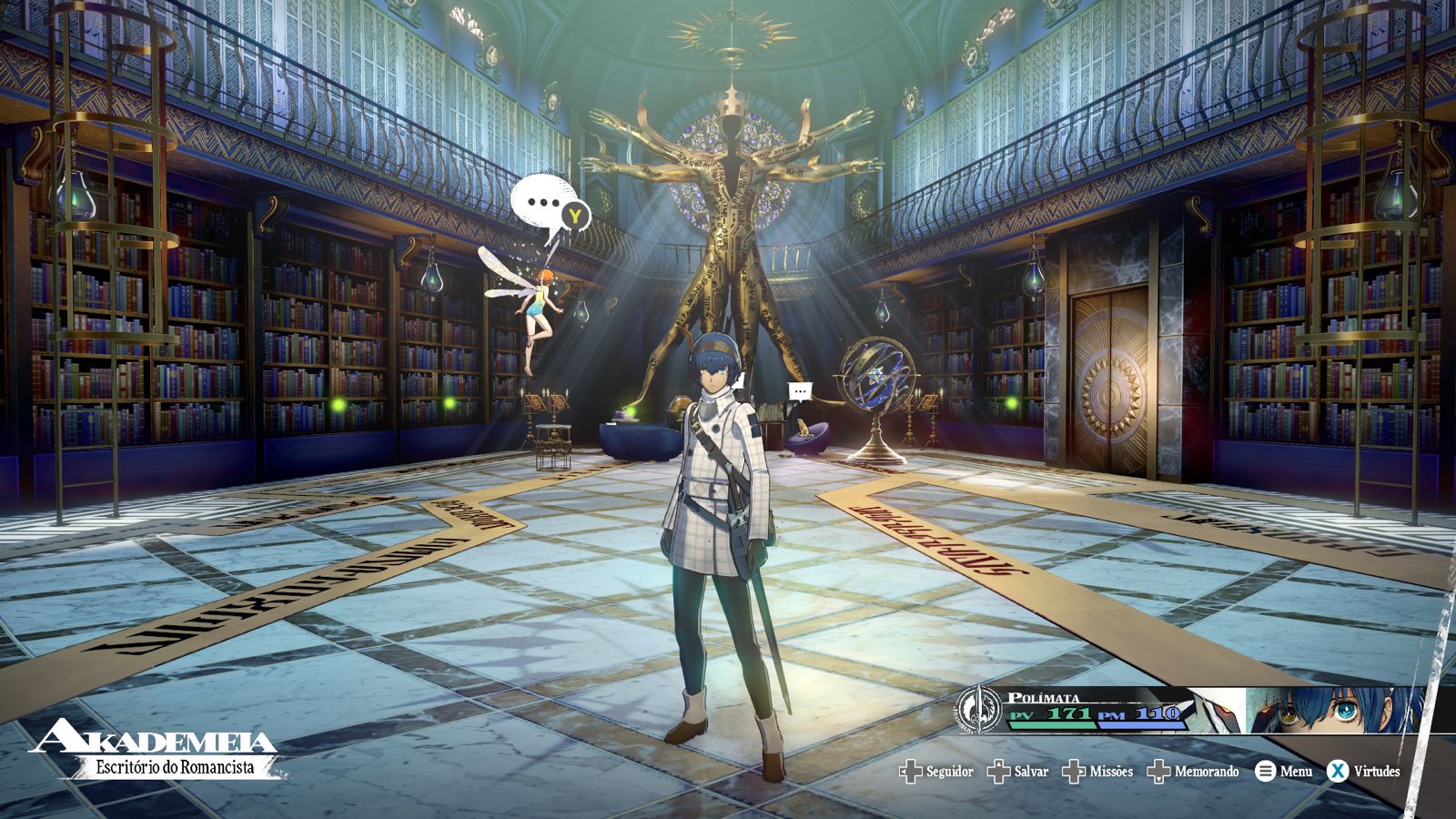The image size is (1456, 819).
Task: Click the Polímata archetype emblem
Action: 979,710
